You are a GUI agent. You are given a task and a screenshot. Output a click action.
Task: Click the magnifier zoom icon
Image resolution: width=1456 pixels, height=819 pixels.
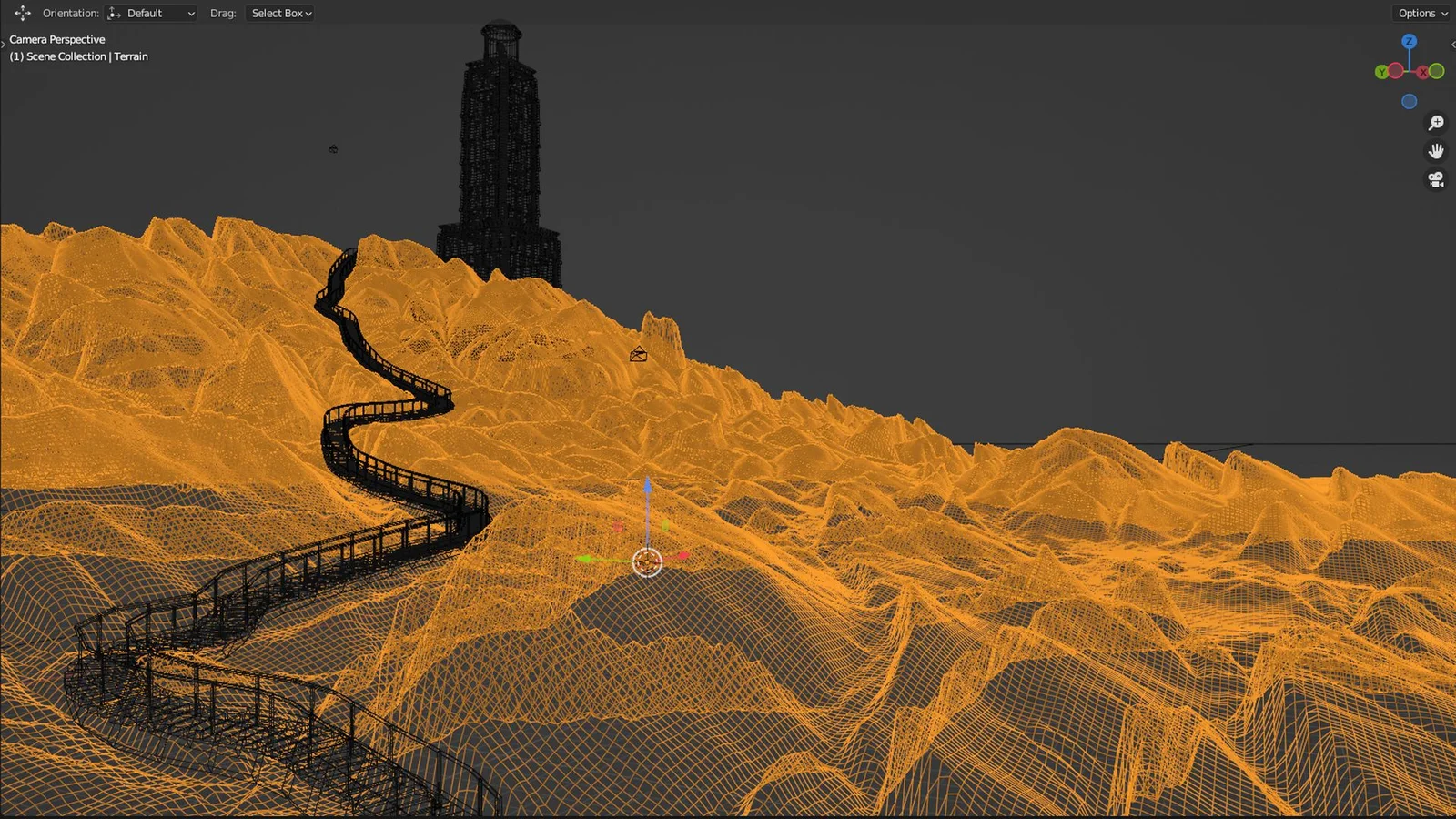click(1436, 122)
